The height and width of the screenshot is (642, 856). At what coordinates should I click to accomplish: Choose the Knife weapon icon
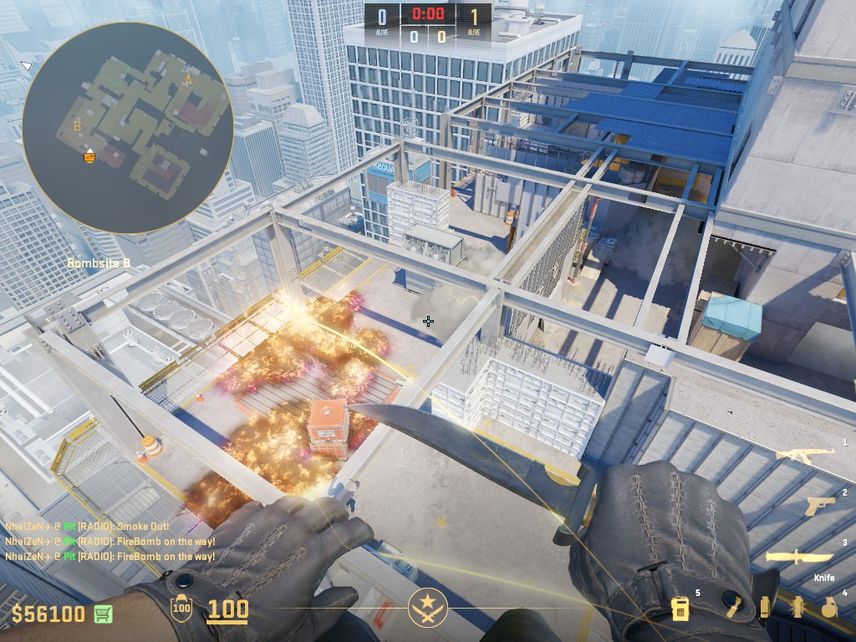click(x=799, y=557)
